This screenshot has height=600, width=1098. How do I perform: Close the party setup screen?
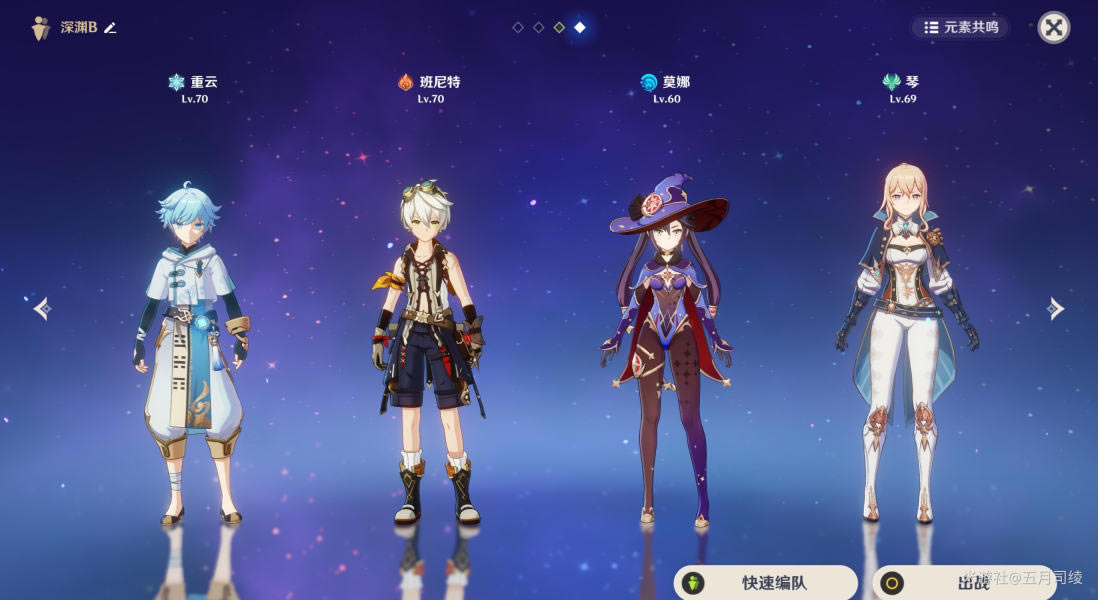[1053, 27]
